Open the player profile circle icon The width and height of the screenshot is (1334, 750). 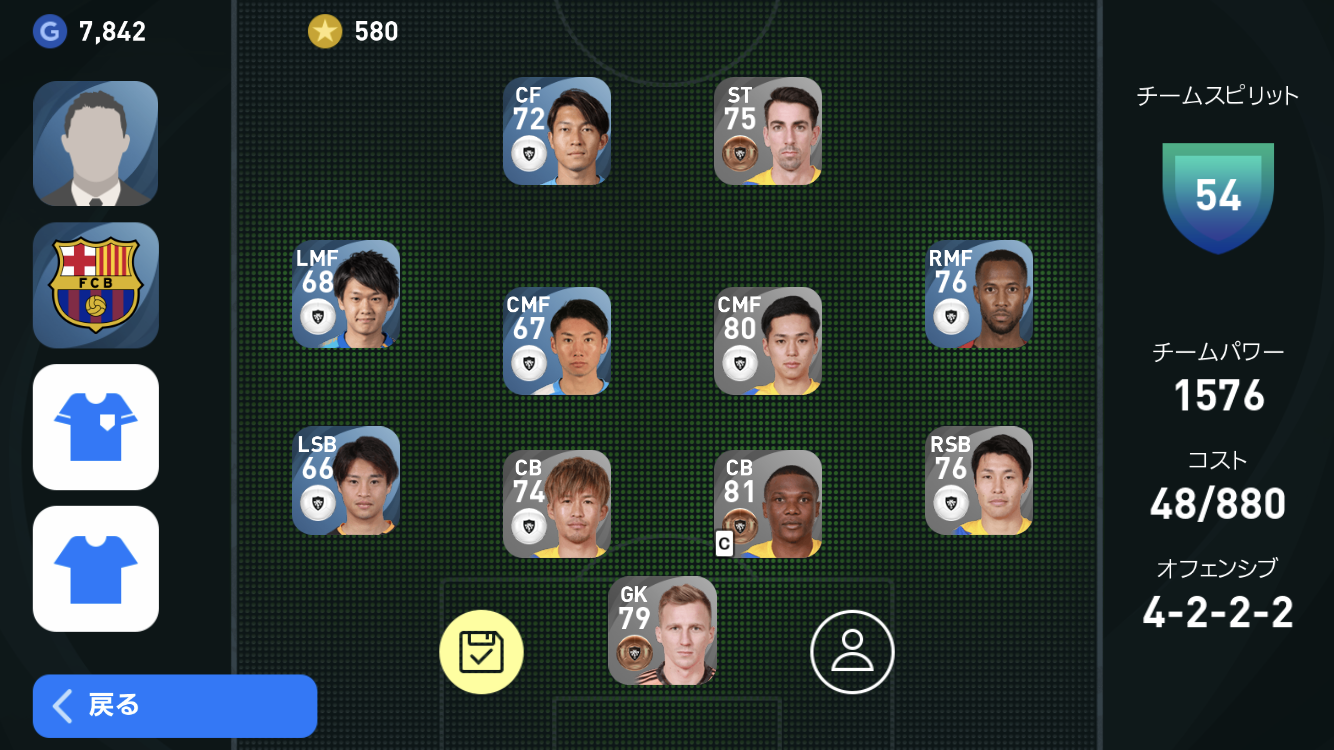(852, 652)
